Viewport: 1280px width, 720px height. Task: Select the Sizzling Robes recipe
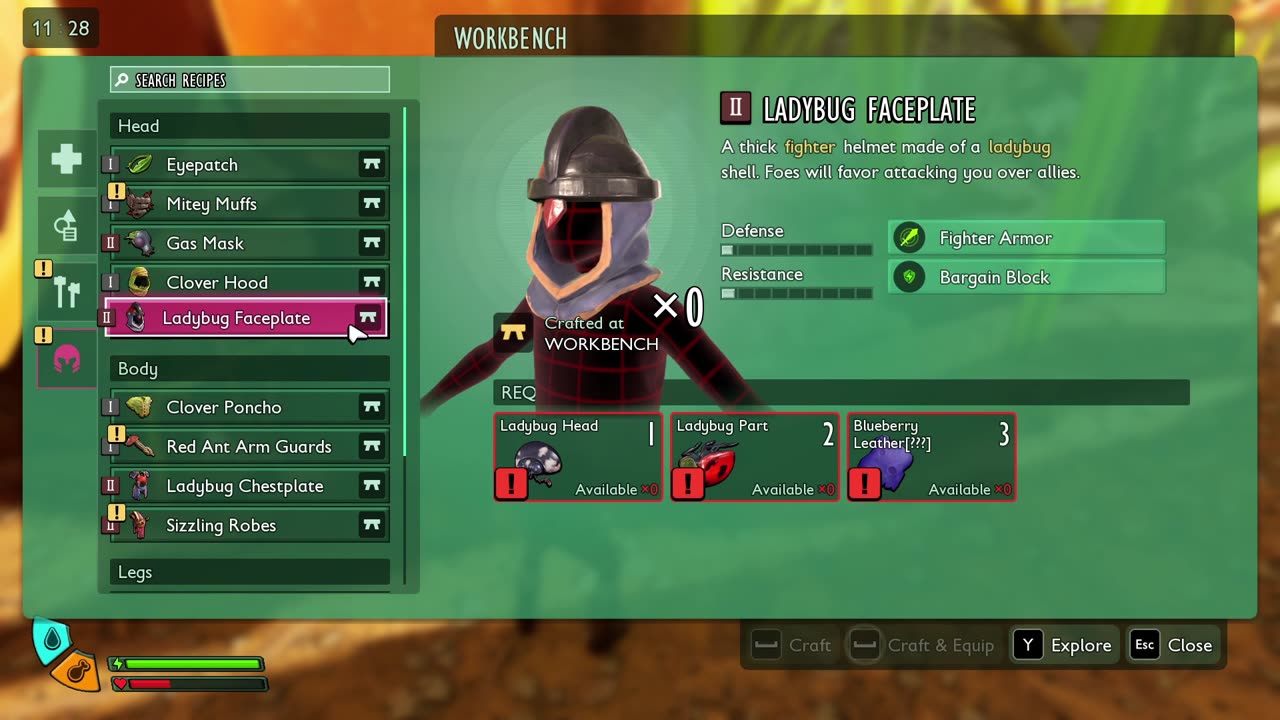point(246,525)
